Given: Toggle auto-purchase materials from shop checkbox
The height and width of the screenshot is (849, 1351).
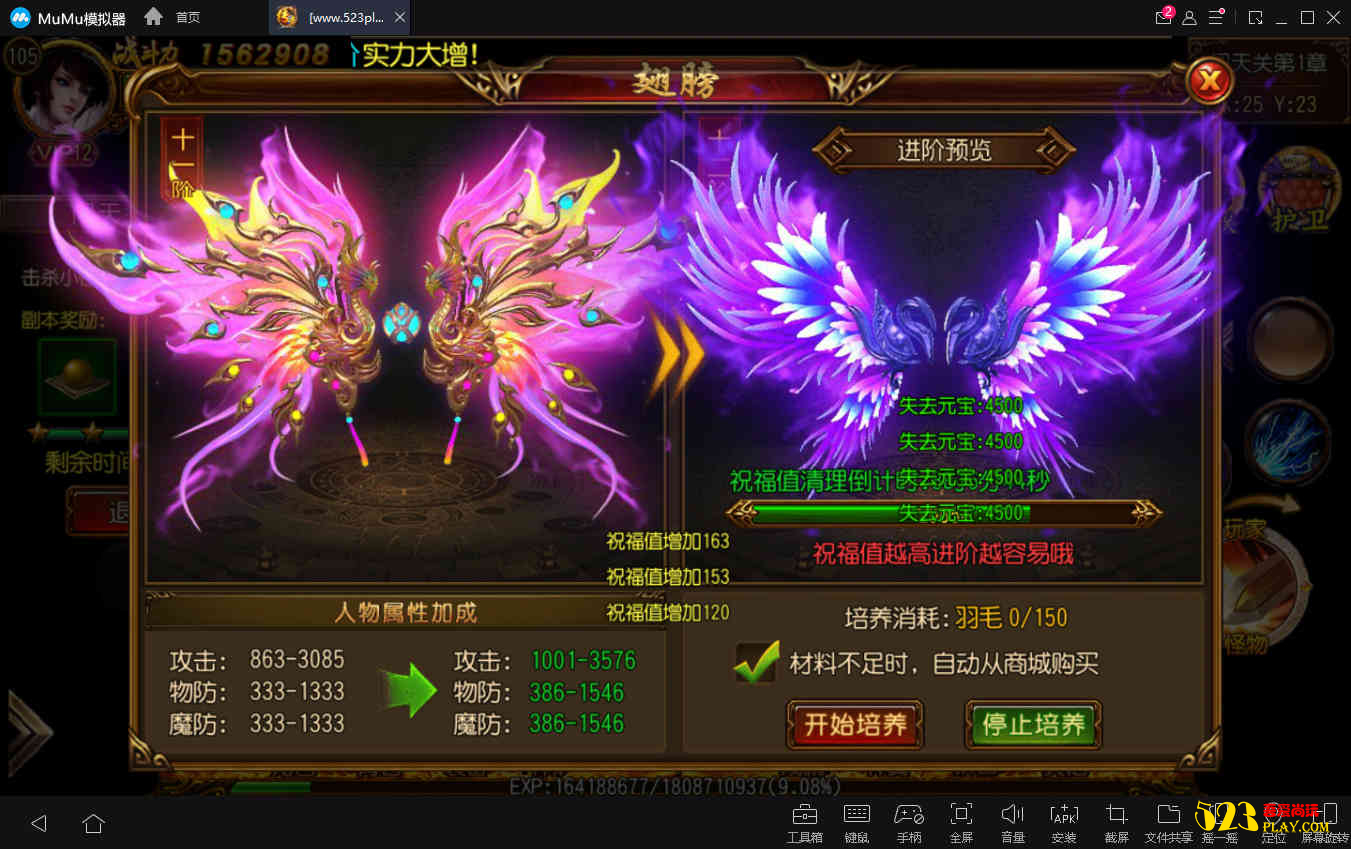Looking at the screenshot, I should tap(756, 662).
